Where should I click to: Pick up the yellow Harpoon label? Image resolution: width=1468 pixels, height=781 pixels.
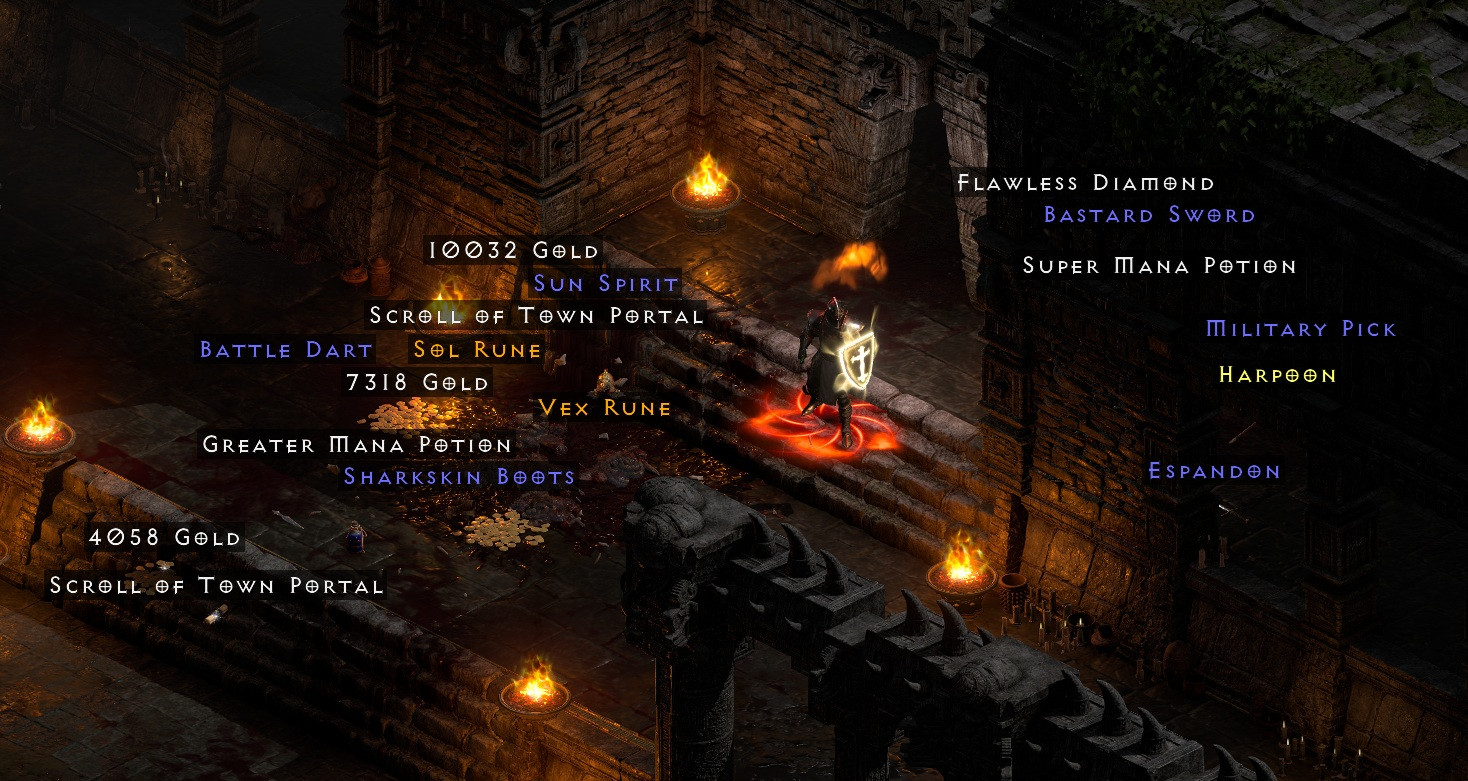pyautogui.click(x=1277, y=375)
